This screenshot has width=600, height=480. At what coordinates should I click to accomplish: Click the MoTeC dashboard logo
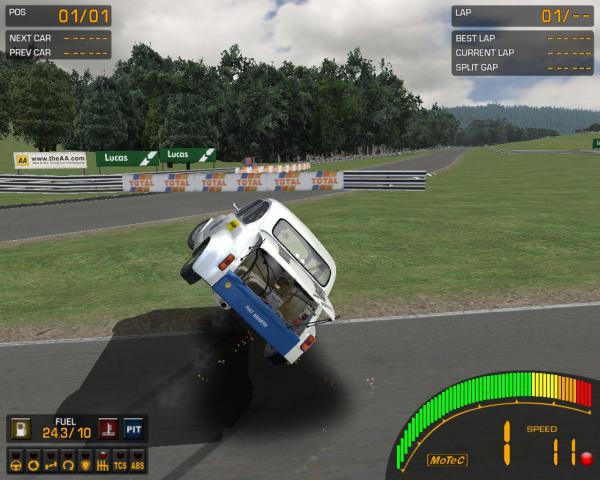click(446, 460)
